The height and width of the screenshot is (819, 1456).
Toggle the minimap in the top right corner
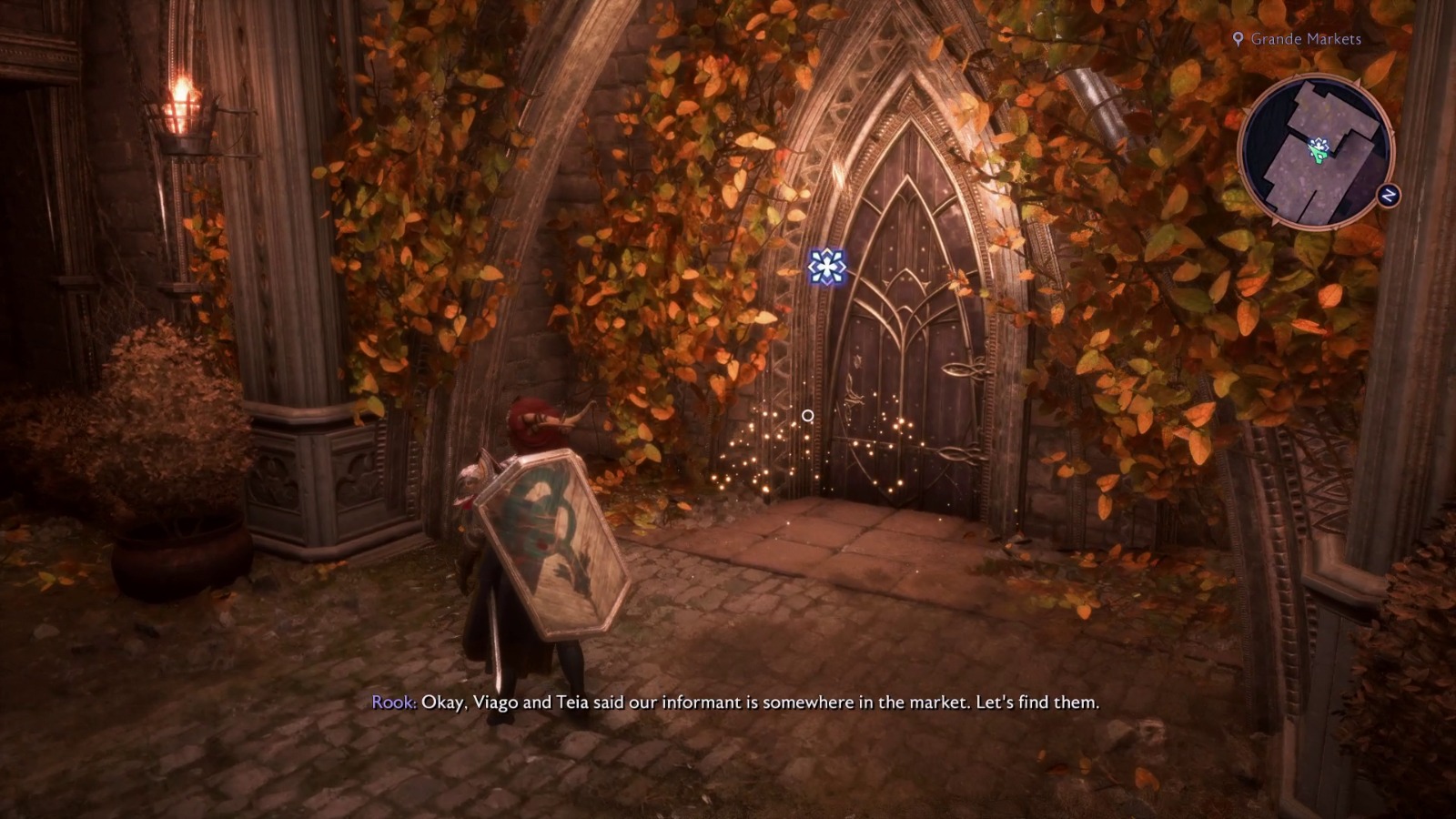pyautogui.click(x=1318, y=157)
